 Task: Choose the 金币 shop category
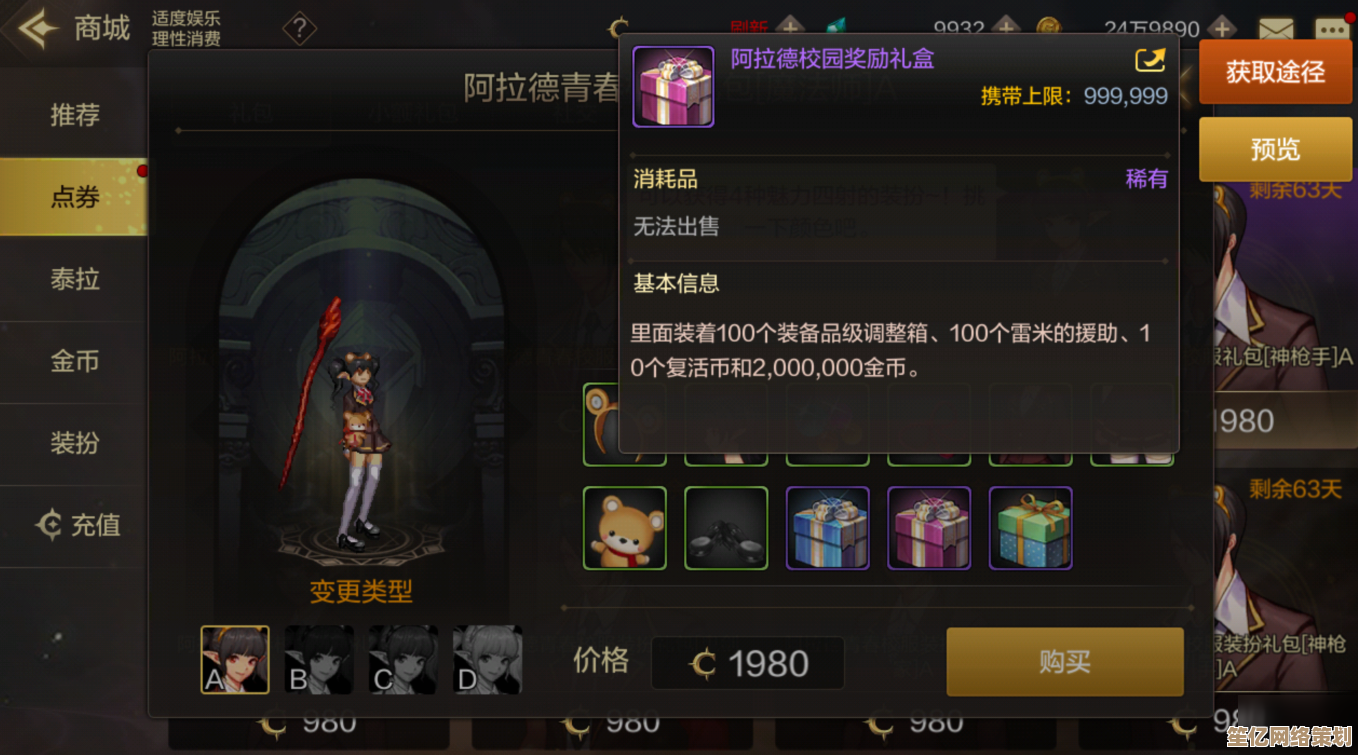click(75, 361)
